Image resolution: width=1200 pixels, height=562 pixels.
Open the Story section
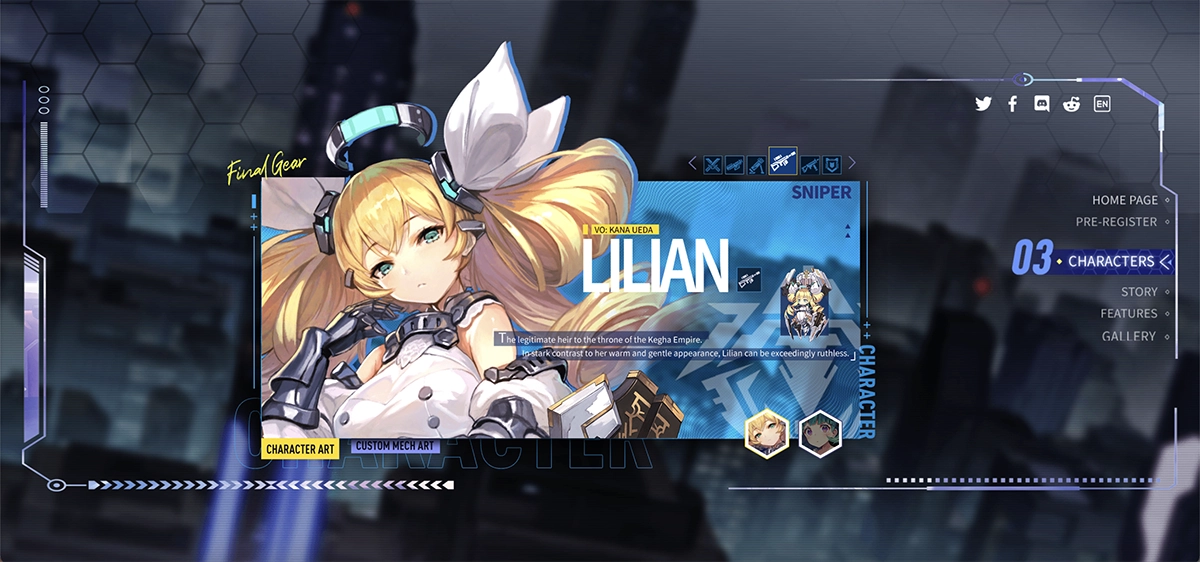pyautogui.click(x=1138, y=292)
